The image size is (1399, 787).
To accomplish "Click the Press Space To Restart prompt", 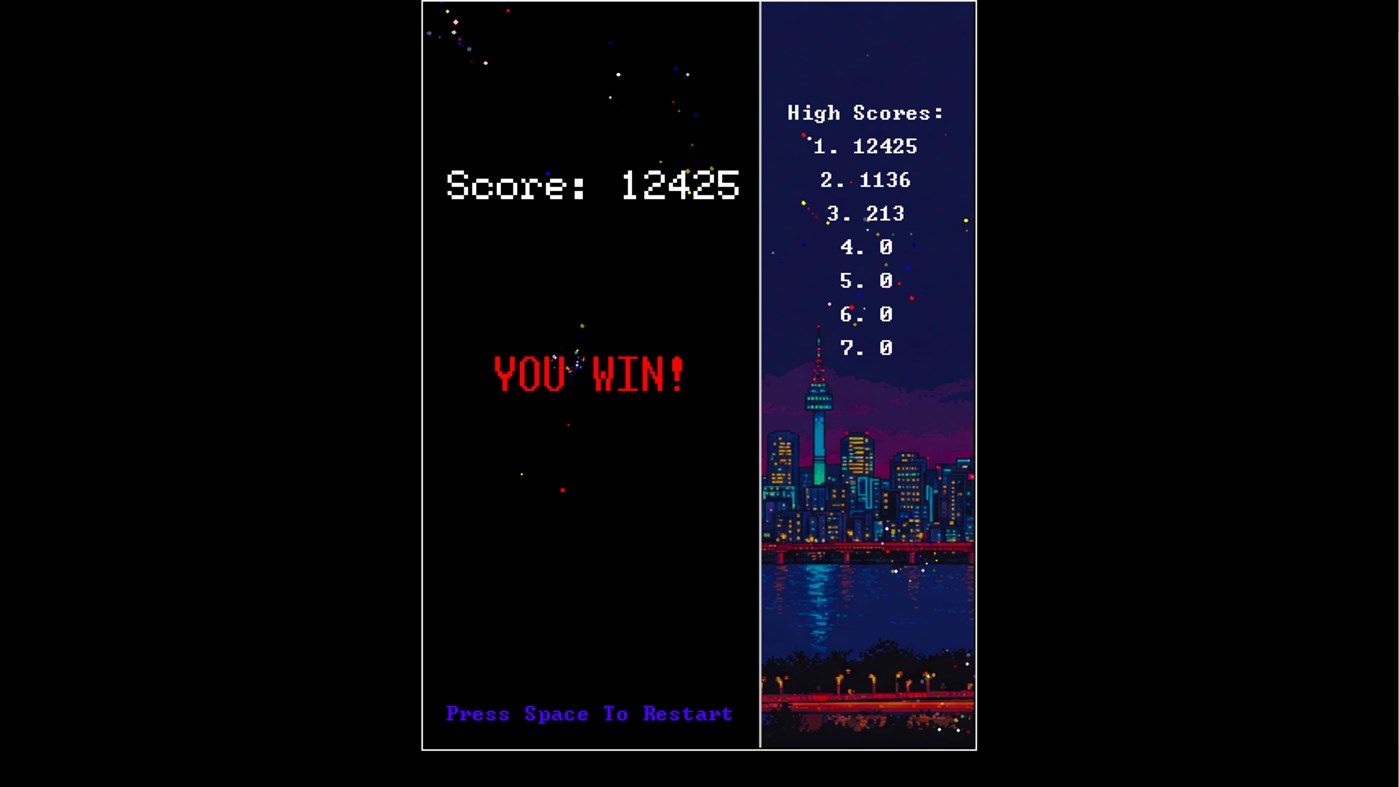I will click(589, 713).
